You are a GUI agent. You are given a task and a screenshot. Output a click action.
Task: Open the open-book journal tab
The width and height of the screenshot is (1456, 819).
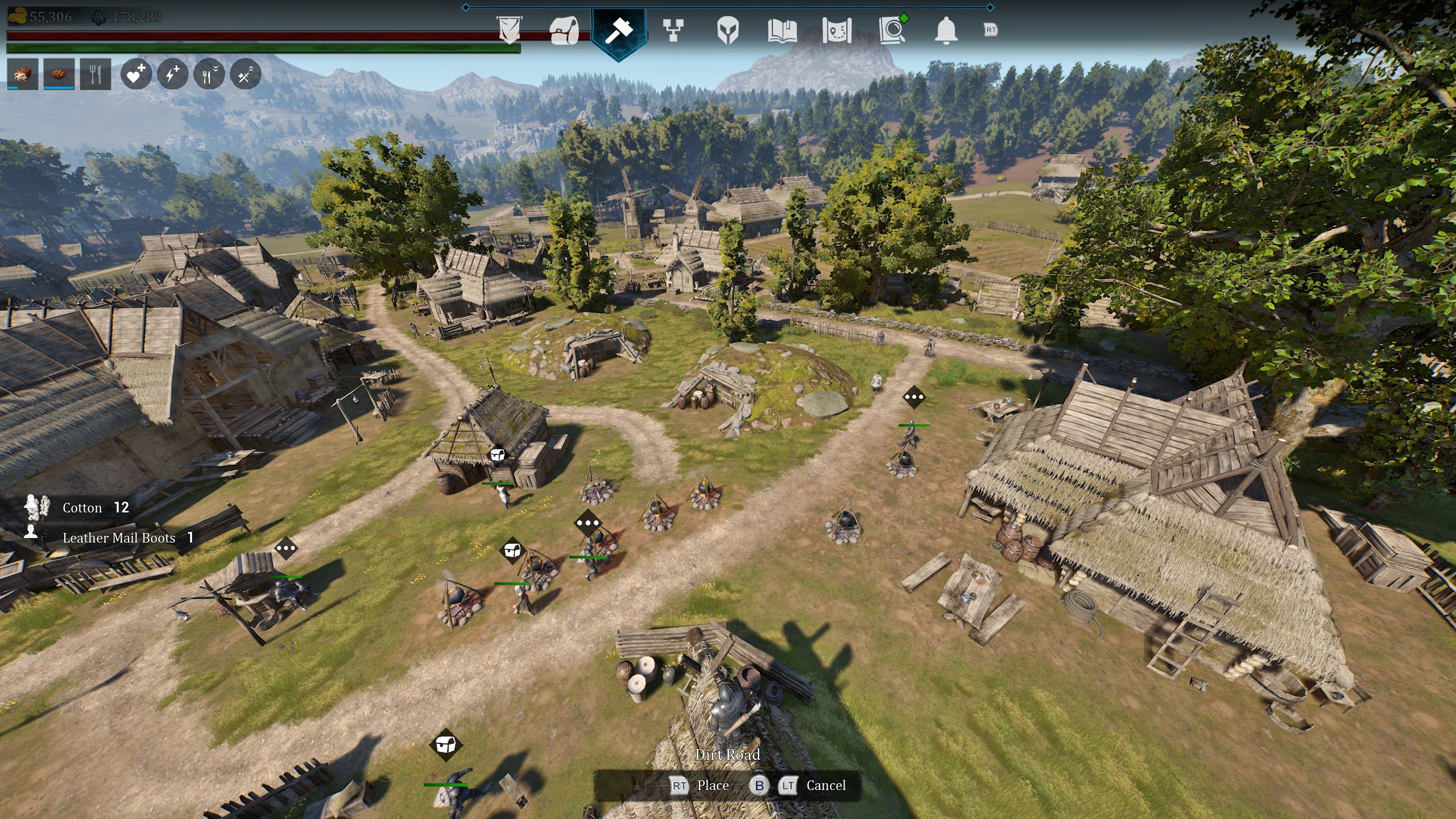click(782, 30)
